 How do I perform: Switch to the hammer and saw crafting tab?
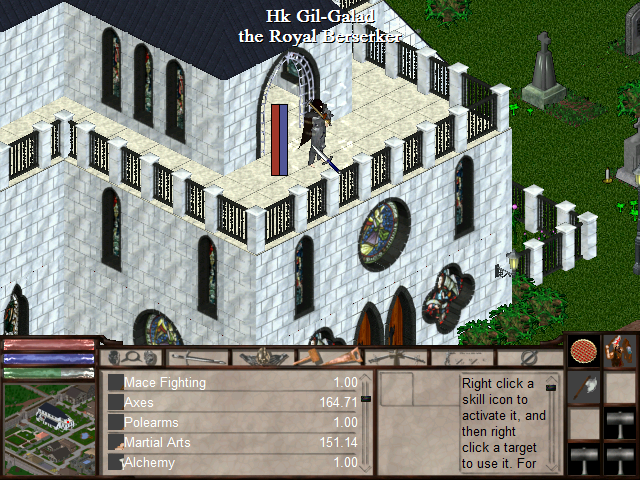pyautogui.click(x=328, y=357)
